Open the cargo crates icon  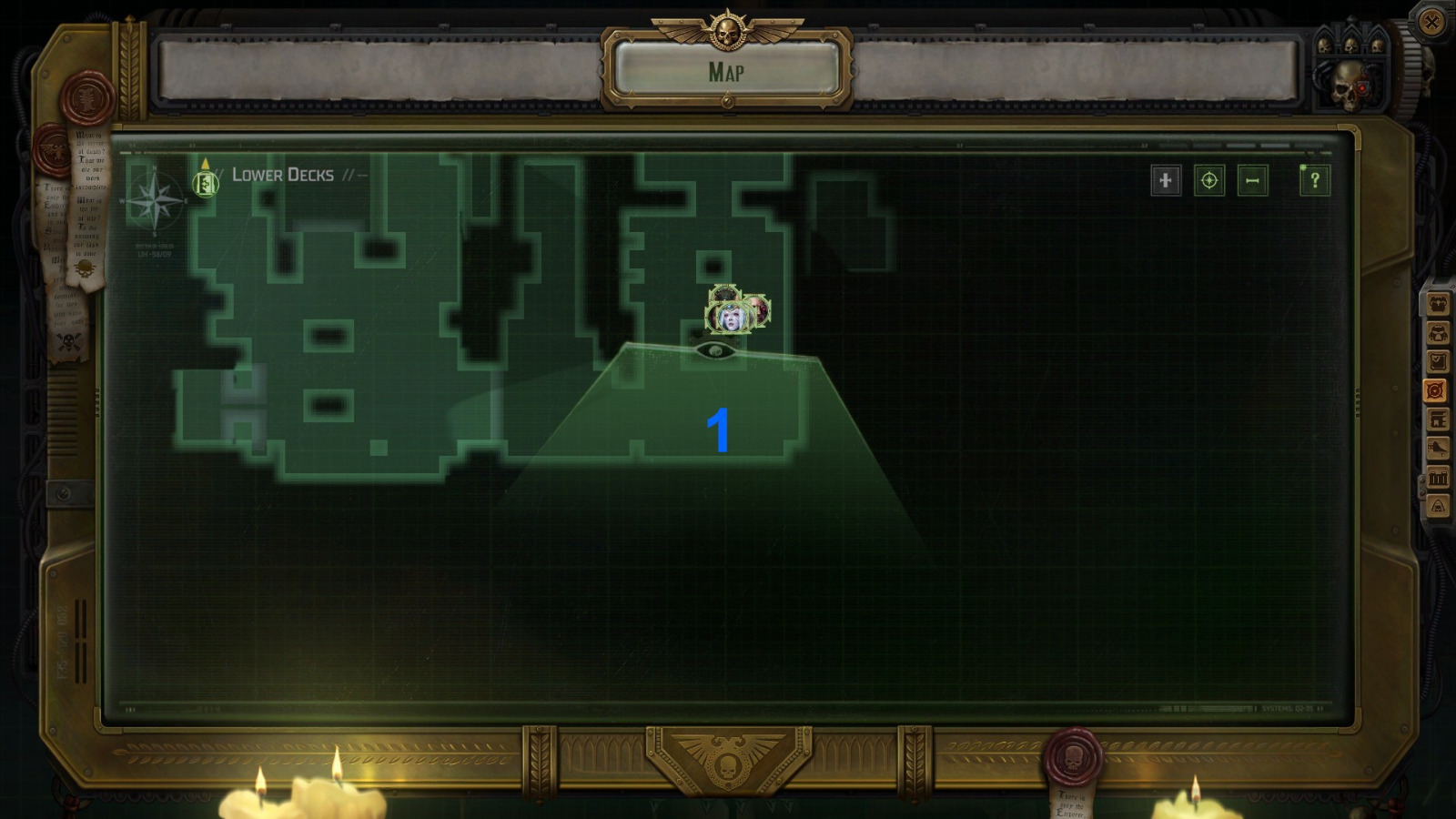tap(1438, 477)
